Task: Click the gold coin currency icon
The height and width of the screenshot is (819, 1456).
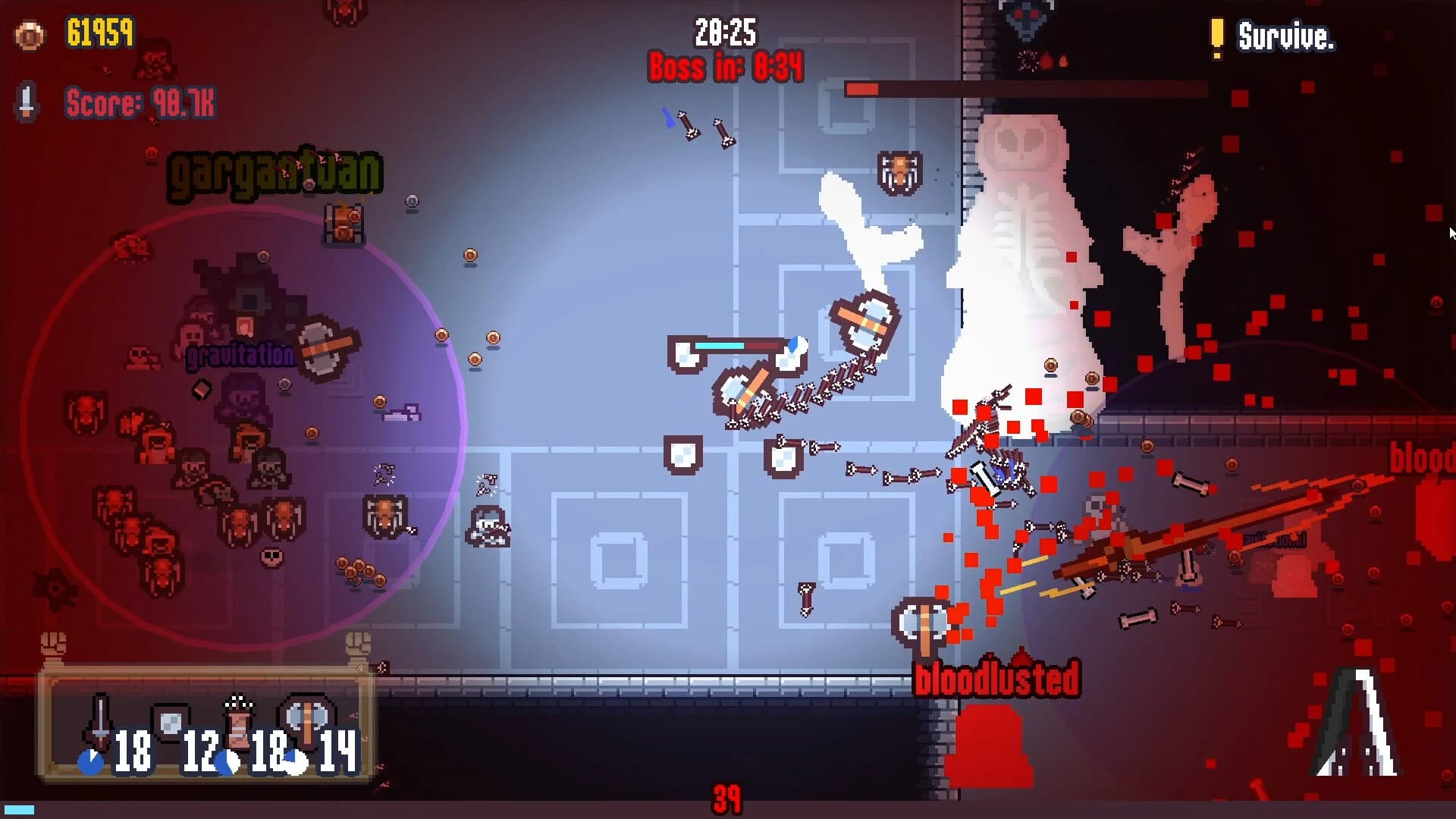Action: point(29,36)
